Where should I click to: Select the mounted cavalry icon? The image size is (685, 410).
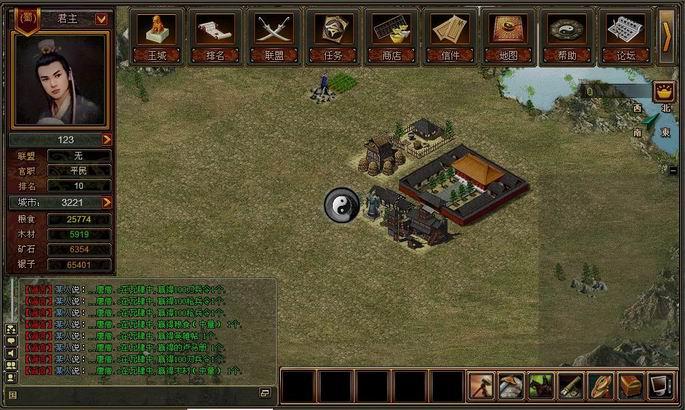(x=541, y=386)
